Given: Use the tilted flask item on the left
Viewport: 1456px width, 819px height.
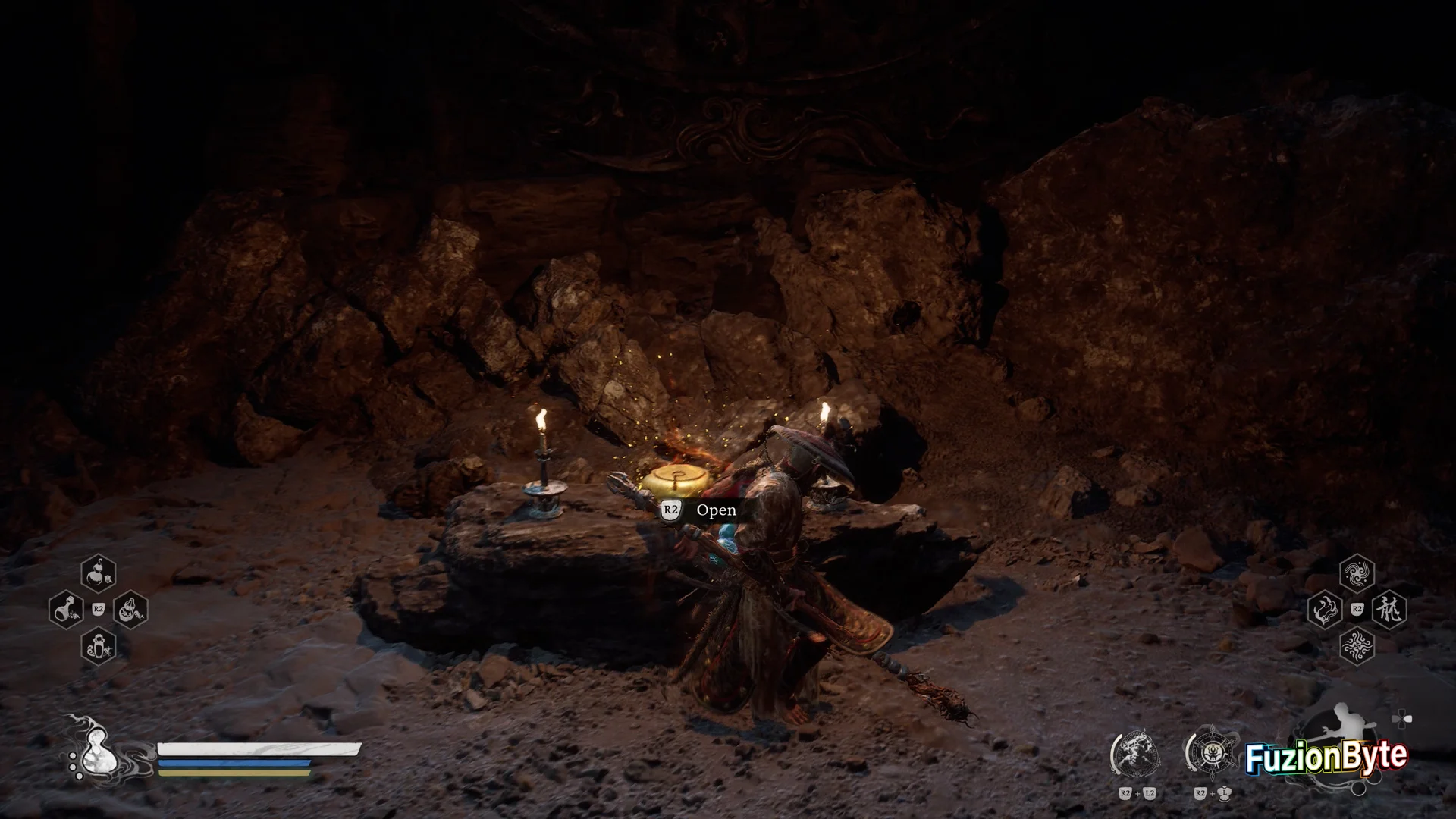Looking at the screenshot, I should click(x=66, y=610).
